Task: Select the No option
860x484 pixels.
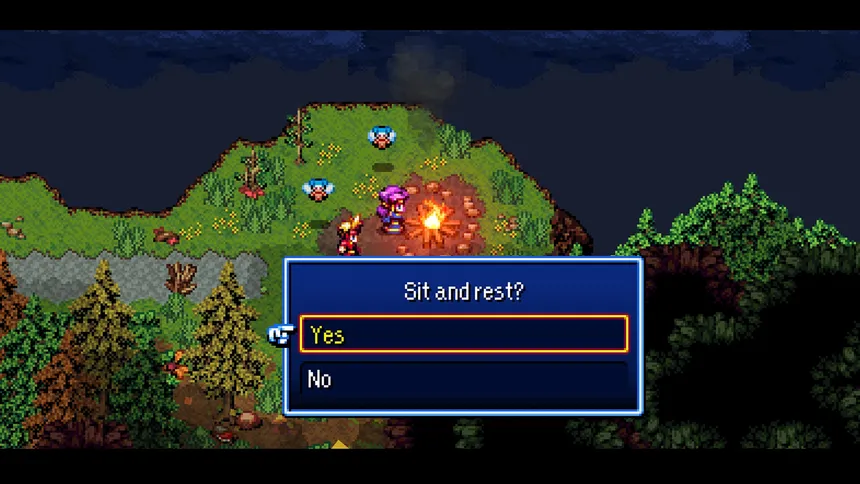Action: (463, 379)
